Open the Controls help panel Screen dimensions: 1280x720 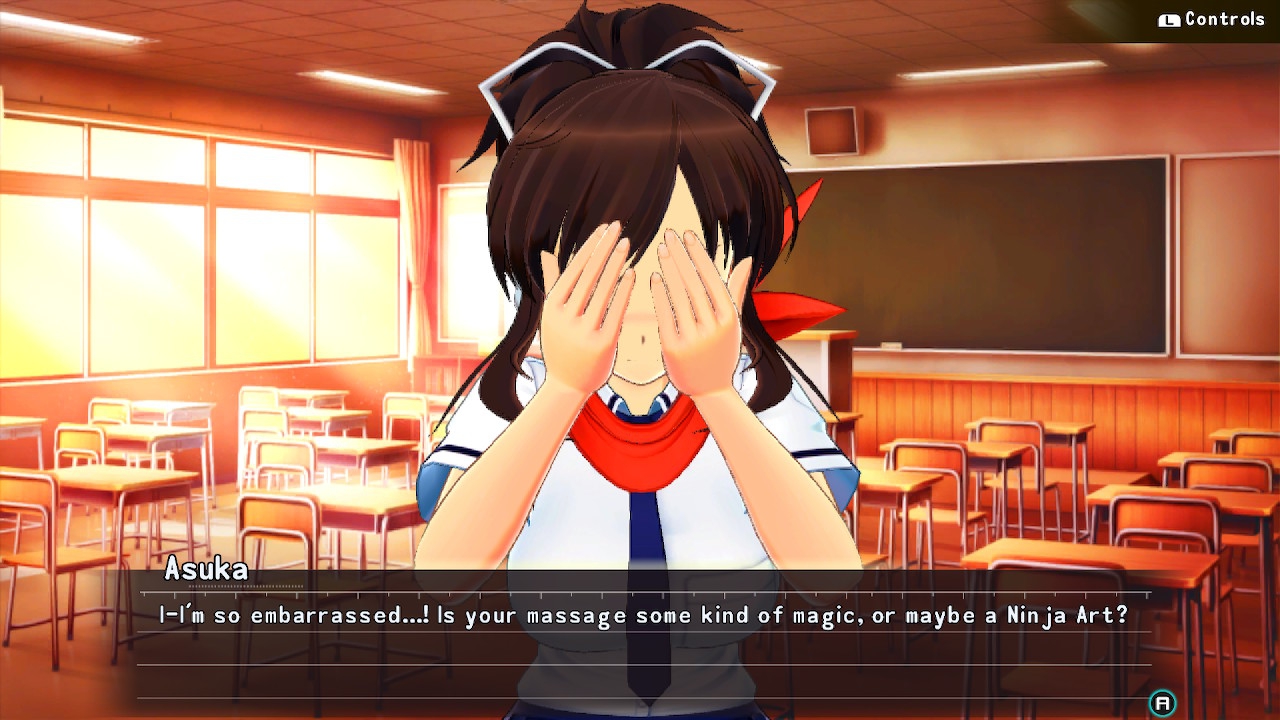click(1212, 20)
